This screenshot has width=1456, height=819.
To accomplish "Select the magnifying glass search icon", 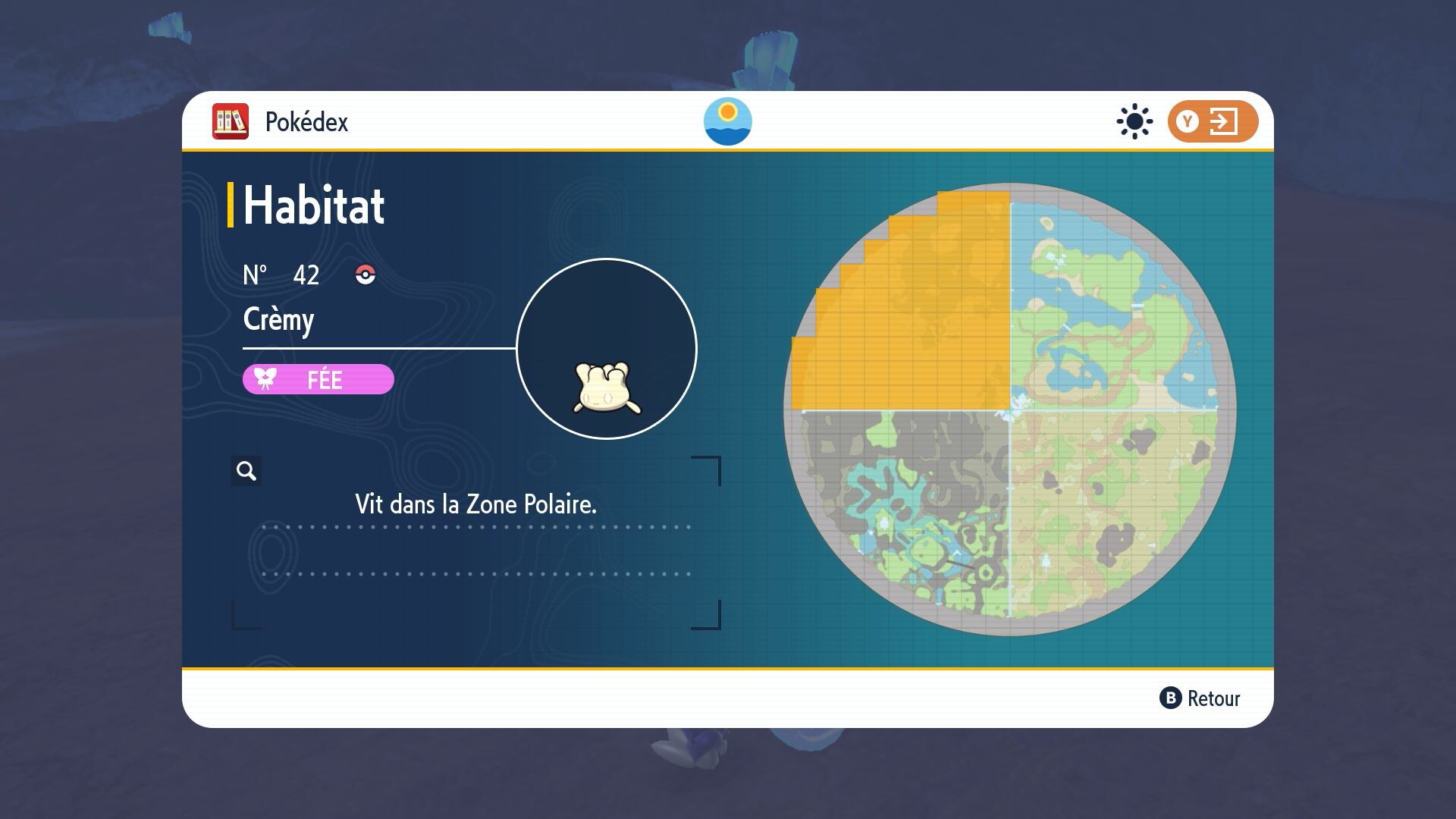I will coord(245,471).
